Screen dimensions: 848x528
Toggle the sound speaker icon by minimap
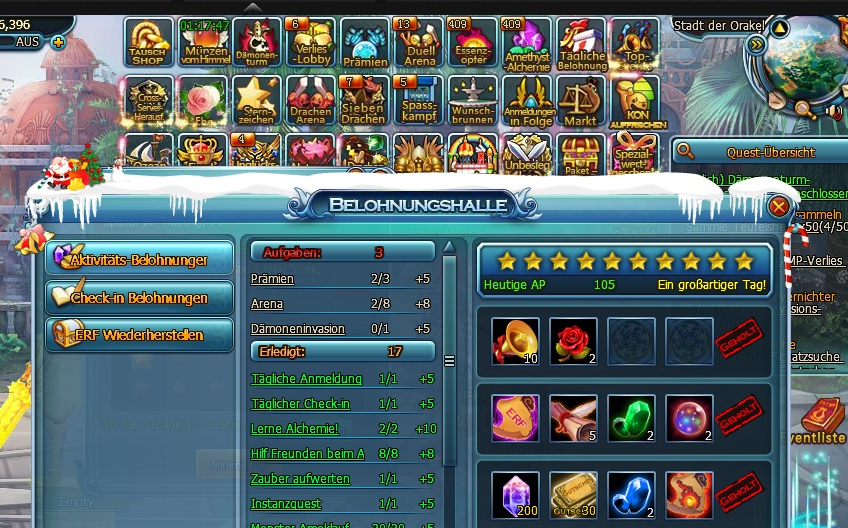[x=832, y=111]
